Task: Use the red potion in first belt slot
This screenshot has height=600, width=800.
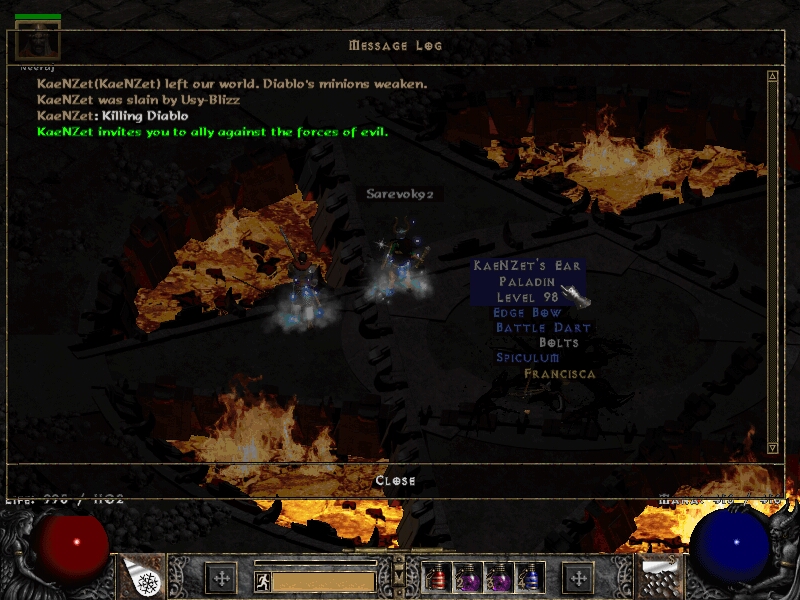Action: click(440, 577)
